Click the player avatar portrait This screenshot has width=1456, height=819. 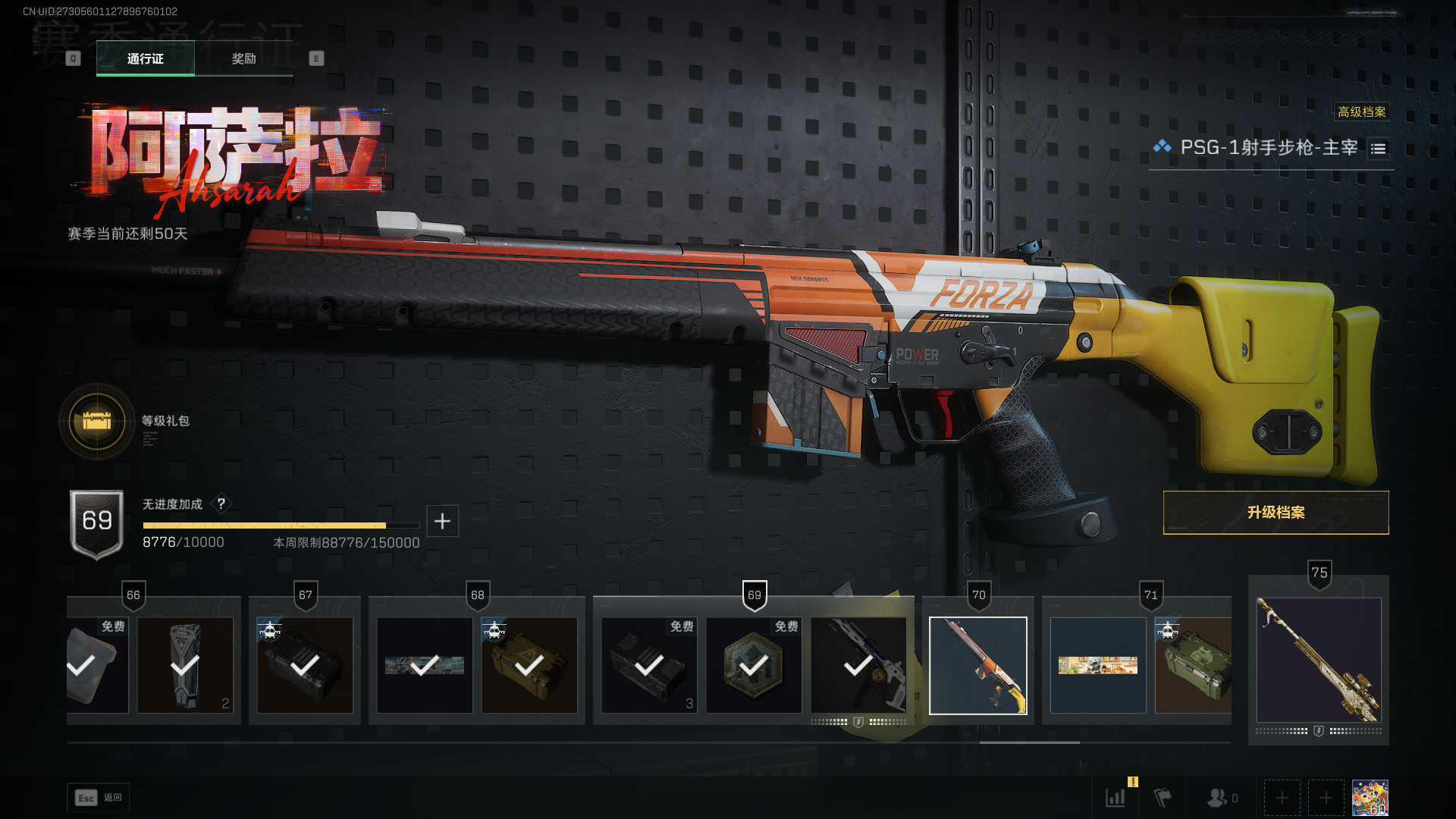(1370, 798)
